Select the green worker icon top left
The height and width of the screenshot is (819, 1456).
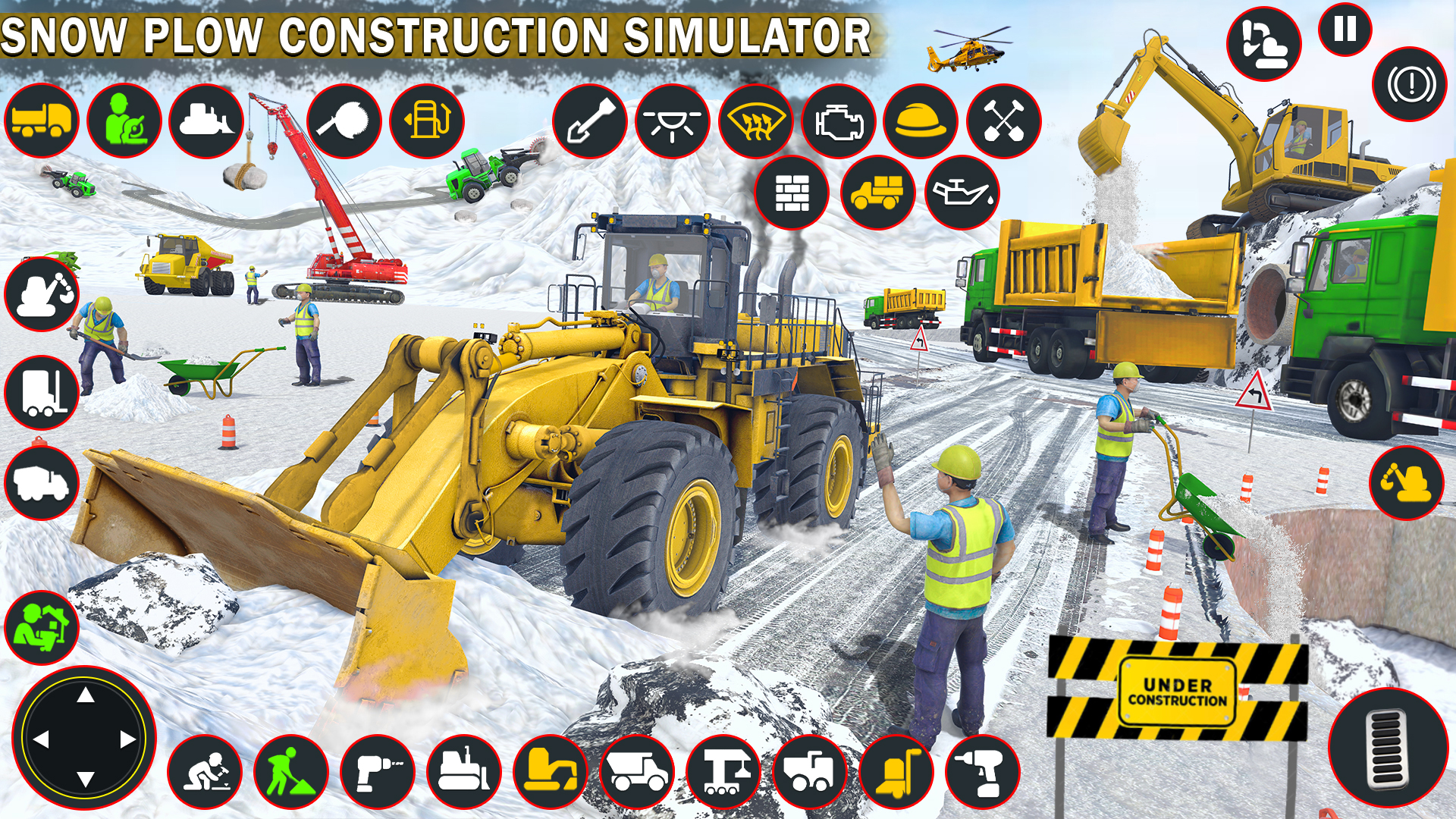coord(125,121)
